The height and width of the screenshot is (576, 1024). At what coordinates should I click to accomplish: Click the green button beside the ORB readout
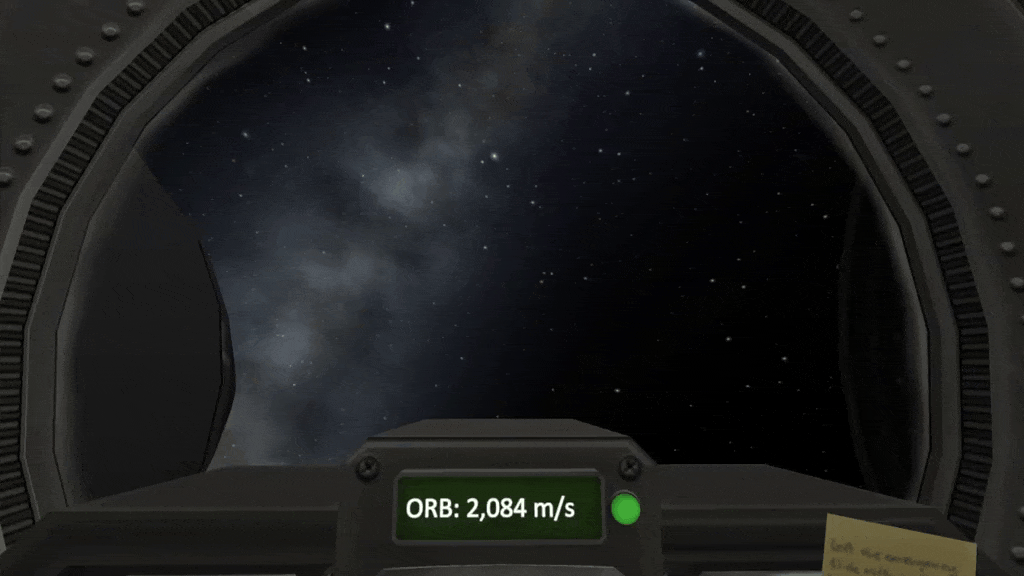point(626,509)
